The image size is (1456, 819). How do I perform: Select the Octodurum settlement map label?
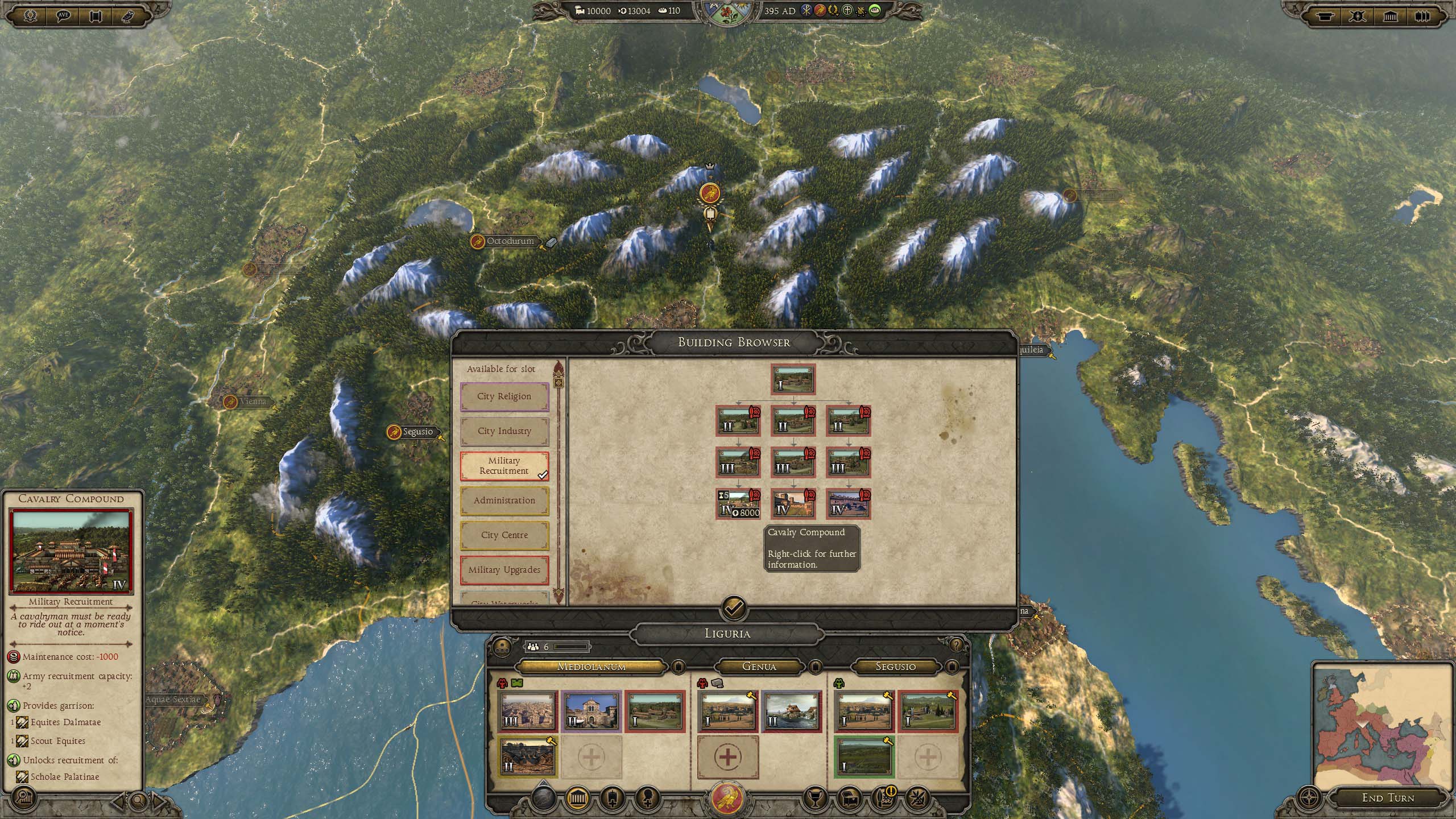pos(510,241)
